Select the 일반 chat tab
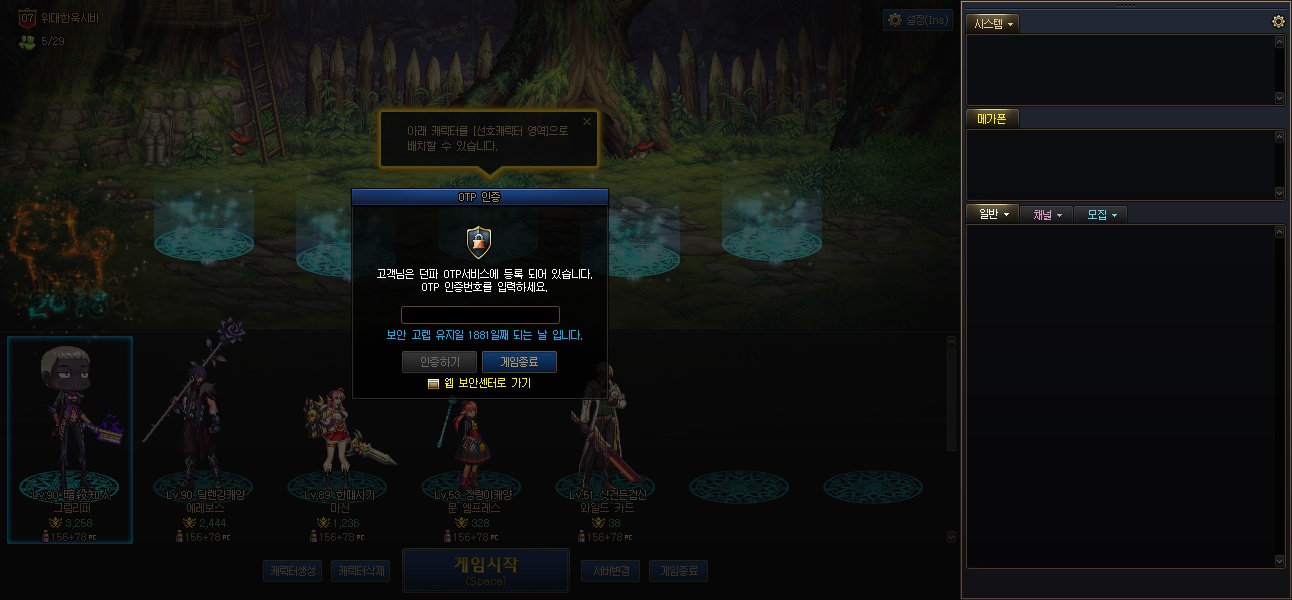Screen dimensions: 1292x600 click(992, 214)
